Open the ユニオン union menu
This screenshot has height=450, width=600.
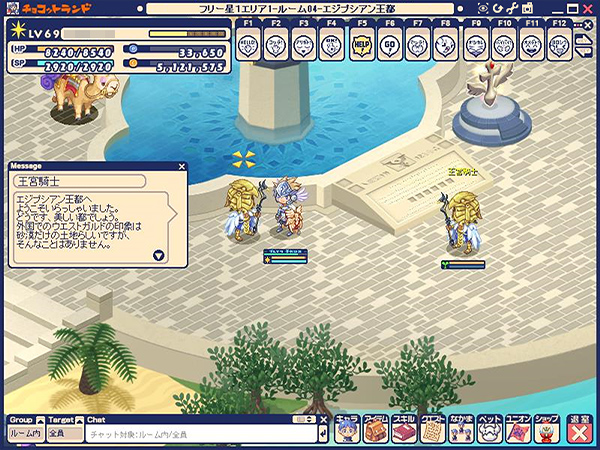point(518,429)
